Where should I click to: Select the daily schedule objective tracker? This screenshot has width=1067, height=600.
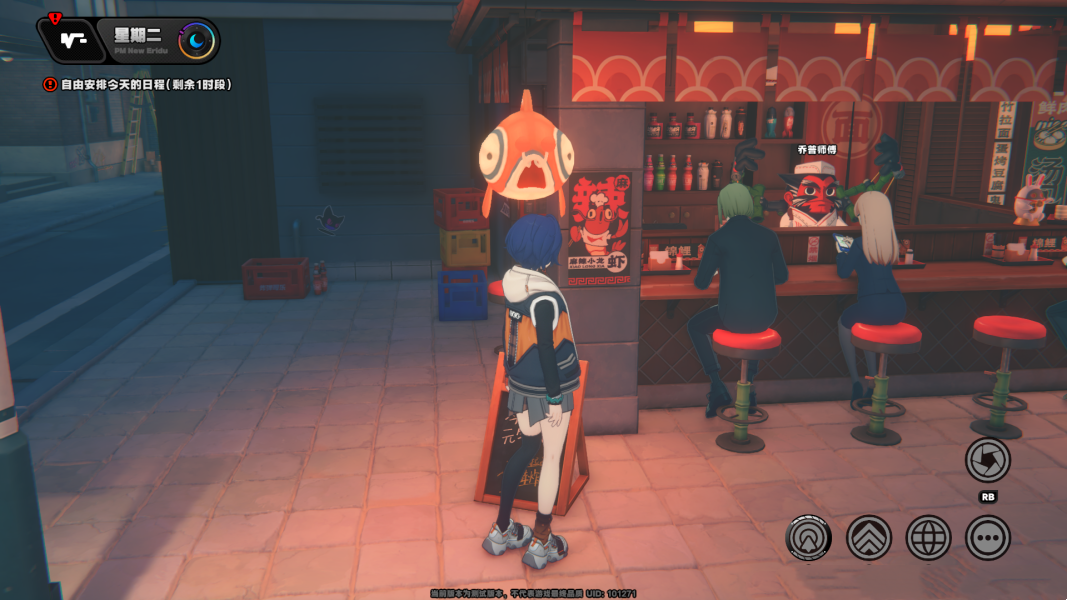click(140, 85)
